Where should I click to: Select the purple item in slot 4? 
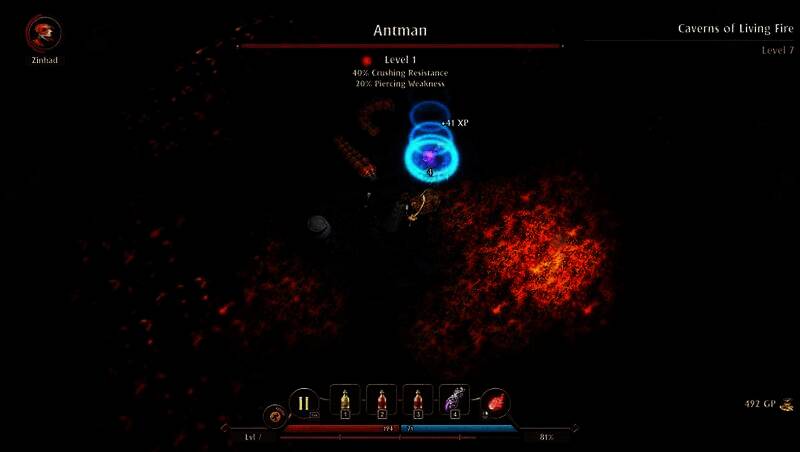click(454, 401)
